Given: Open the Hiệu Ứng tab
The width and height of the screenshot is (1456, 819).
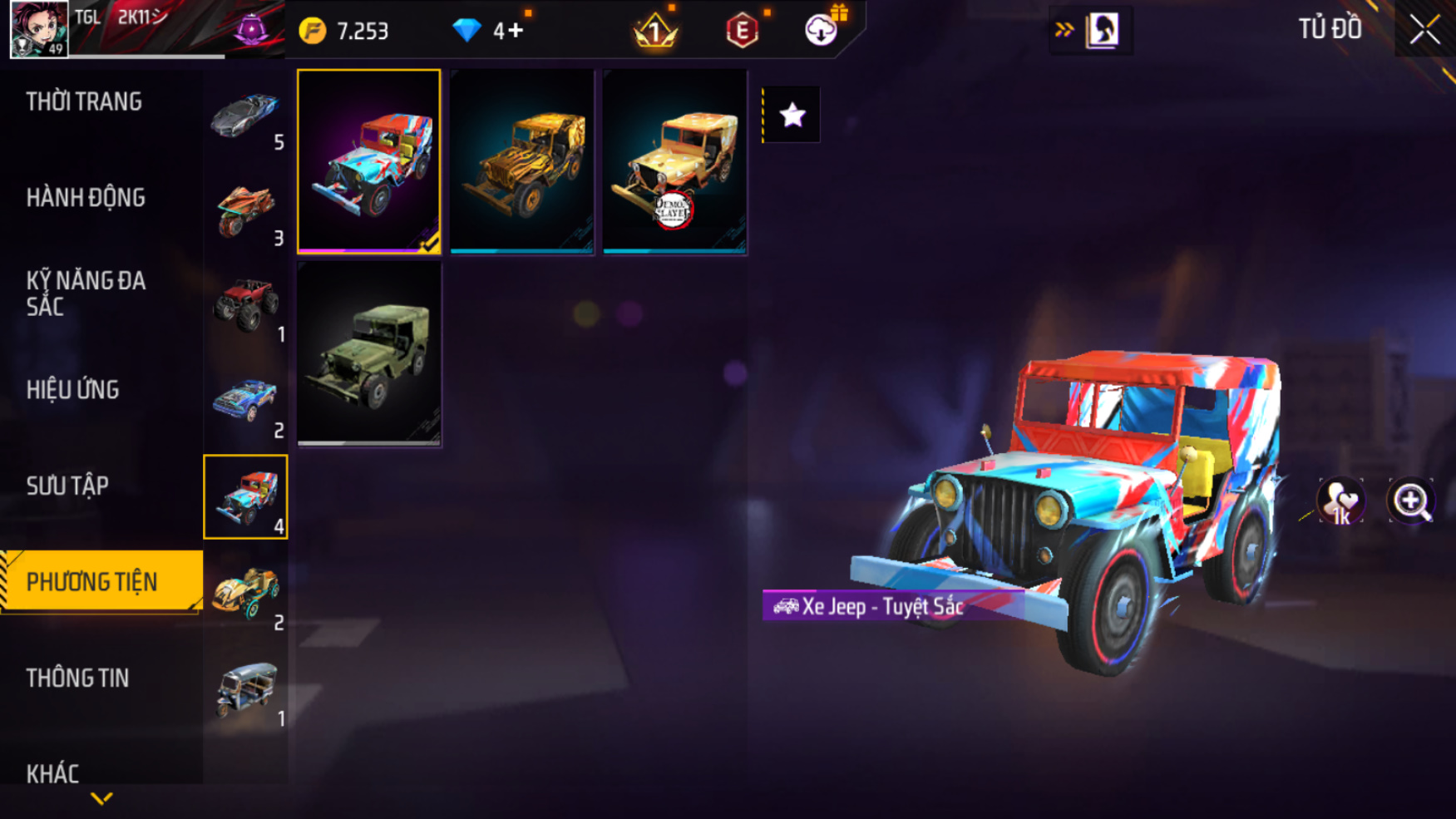Looking at the screenshot, I should click(x=73, y=389).
